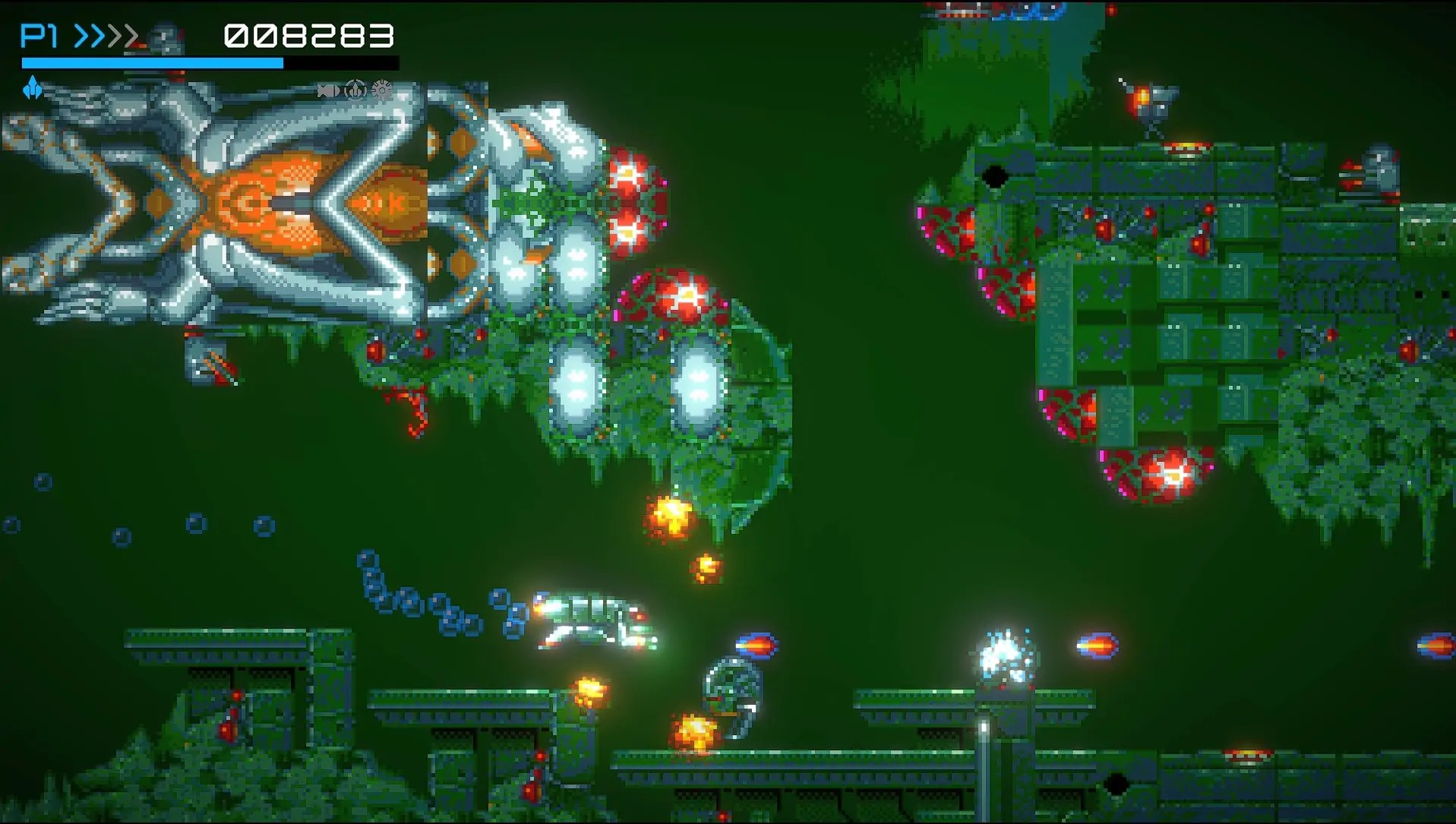Click the blue ship lives icon

(x=32, y=88)
